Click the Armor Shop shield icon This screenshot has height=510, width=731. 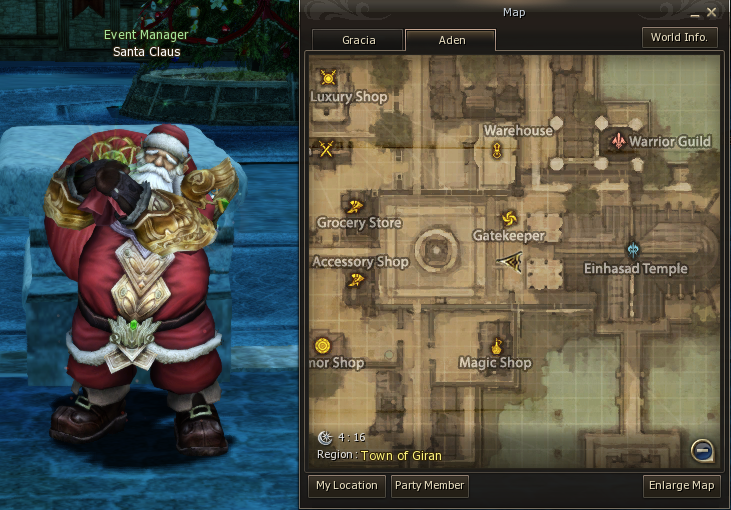[x=323, y=346]
